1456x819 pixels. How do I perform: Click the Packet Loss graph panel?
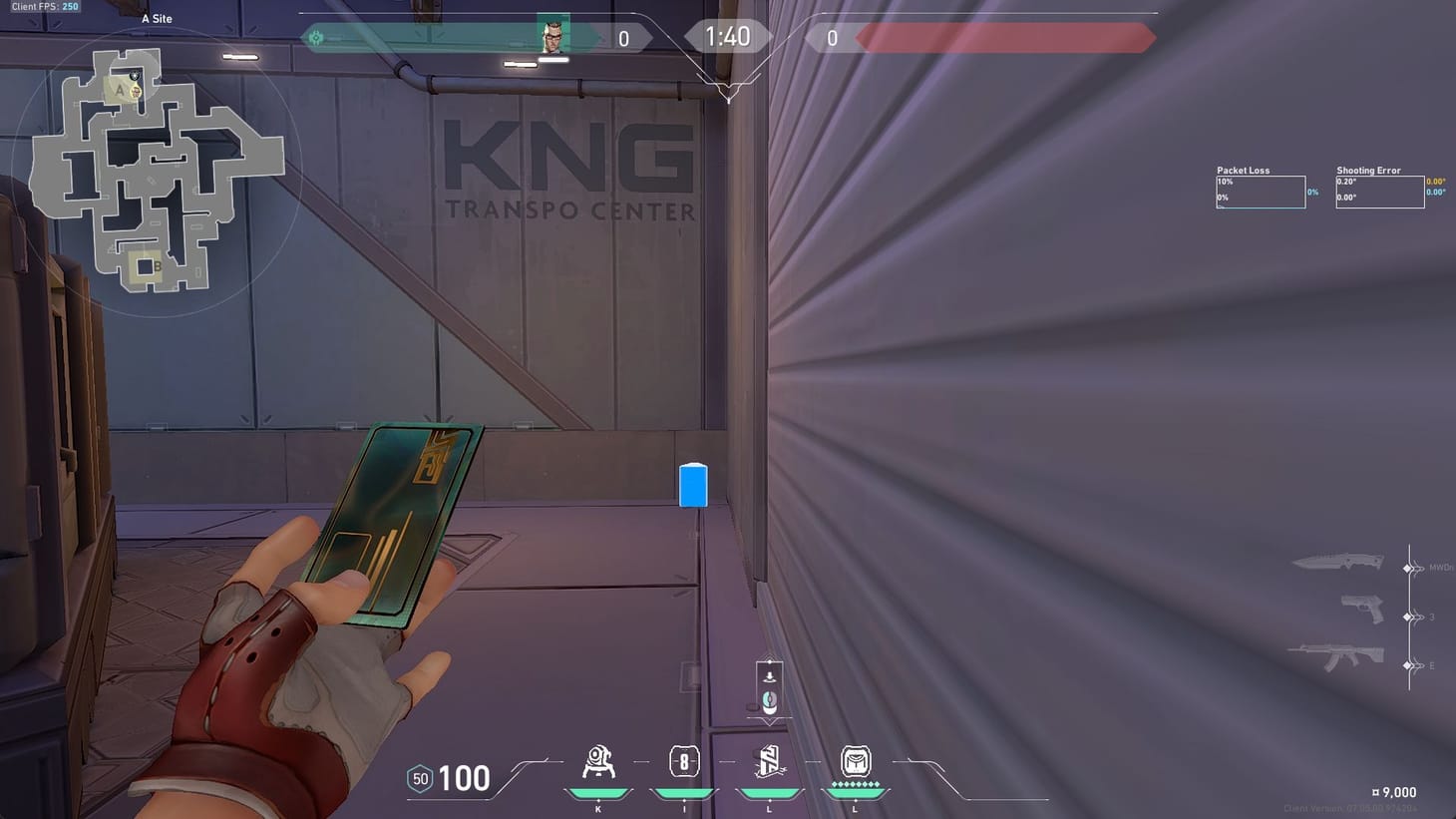(1261, 190)
